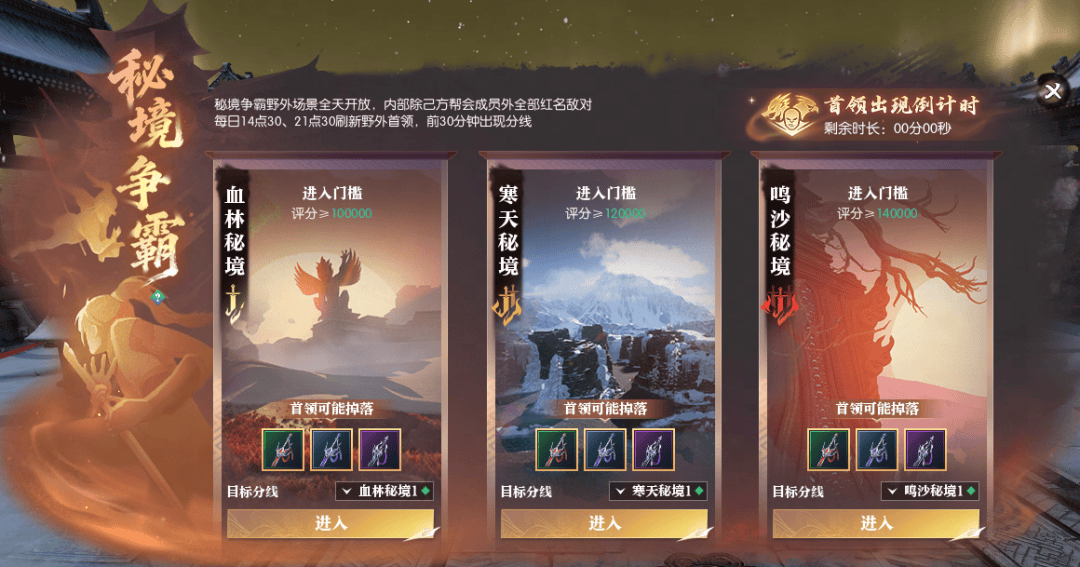Close the 秘境争霸 panel
Screen dimensions: 1080x567
[1052, 92]
